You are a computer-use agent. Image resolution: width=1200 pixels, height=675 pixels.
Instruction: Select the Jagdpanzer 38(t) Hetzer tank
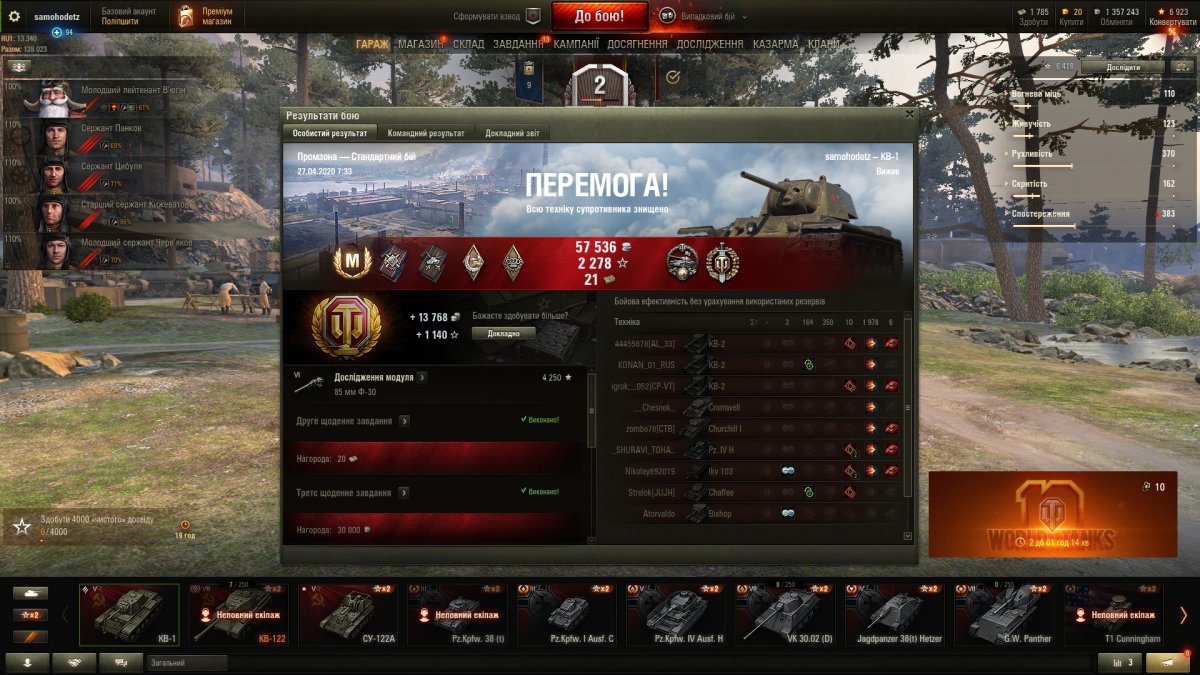tap(896, 615)
